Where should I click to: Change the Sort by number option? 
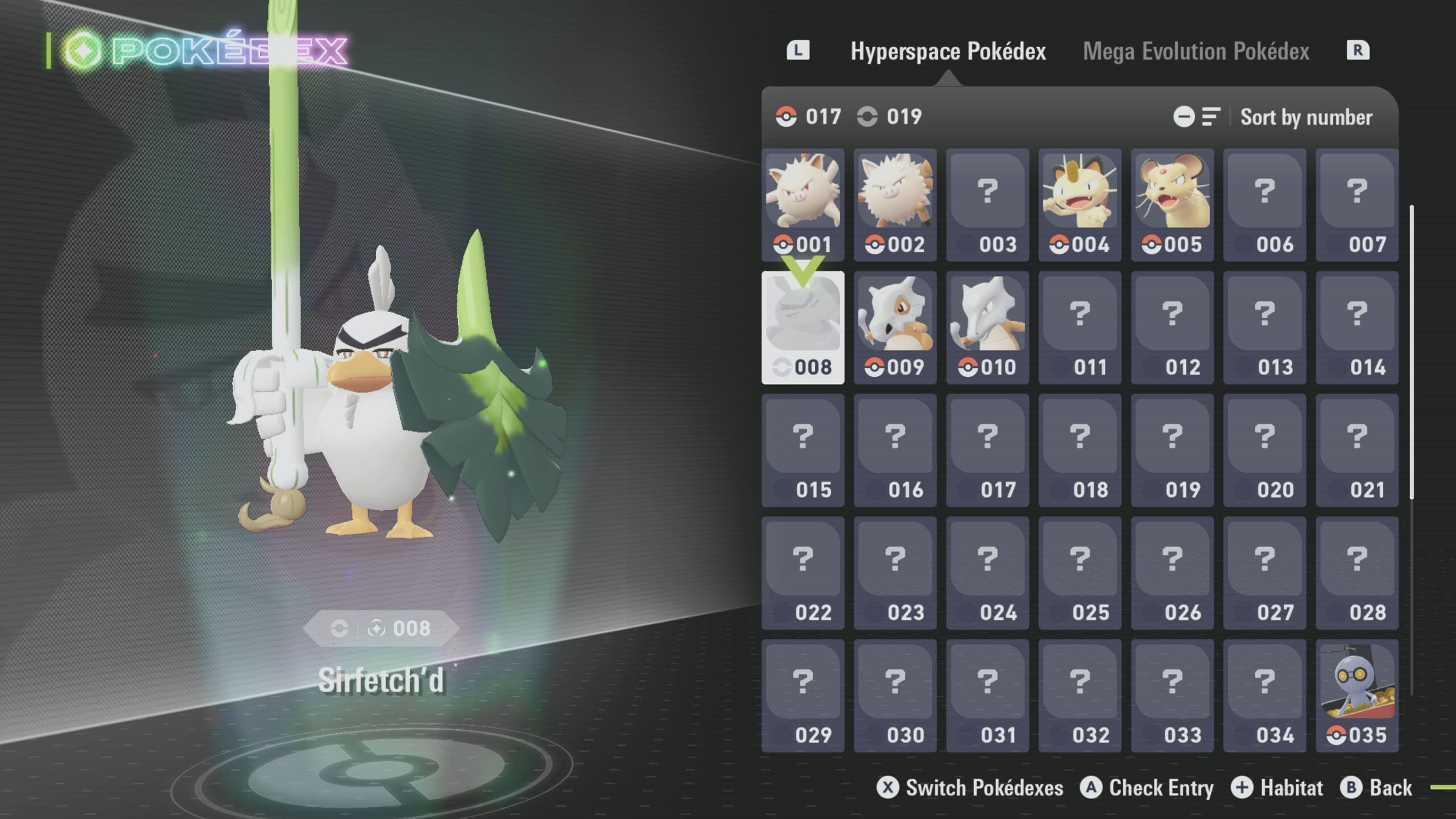pyautogui.click(x=1306, y=117)
